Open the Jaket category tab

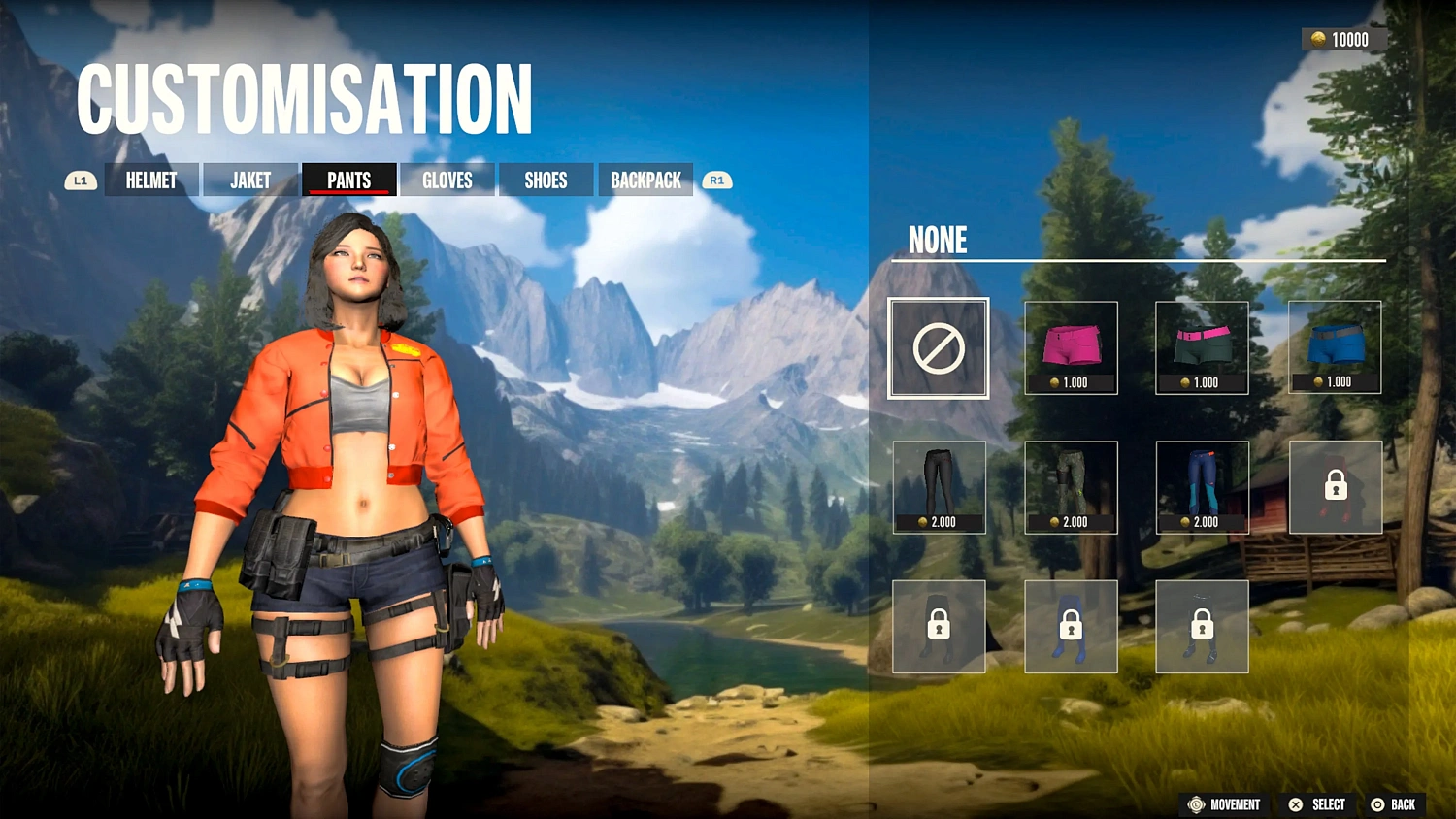pyautogui.click(x=250, y=180)
